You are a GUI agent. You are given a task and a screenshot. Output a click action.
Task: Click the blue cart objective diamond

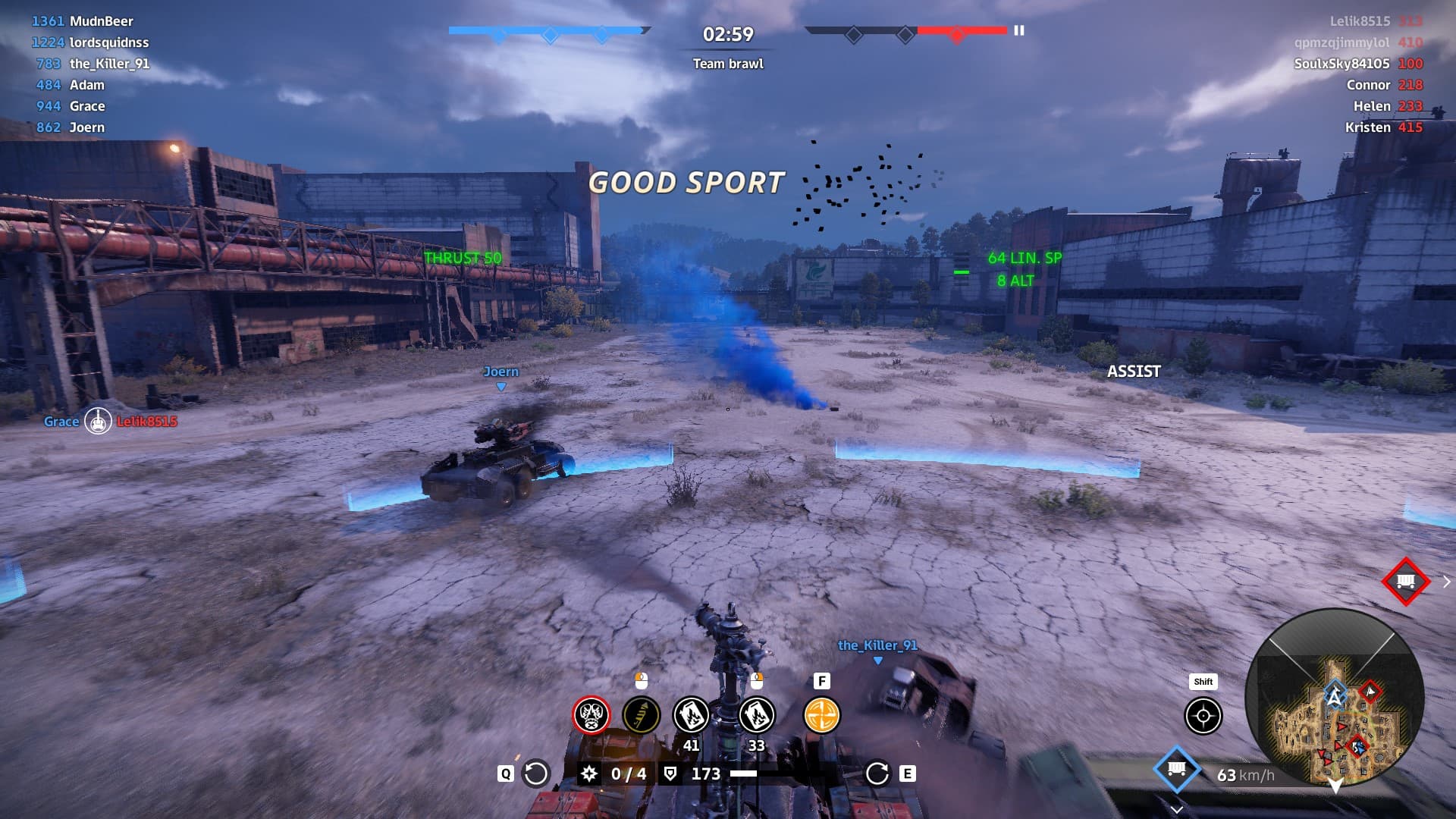tap(1176, 770)
